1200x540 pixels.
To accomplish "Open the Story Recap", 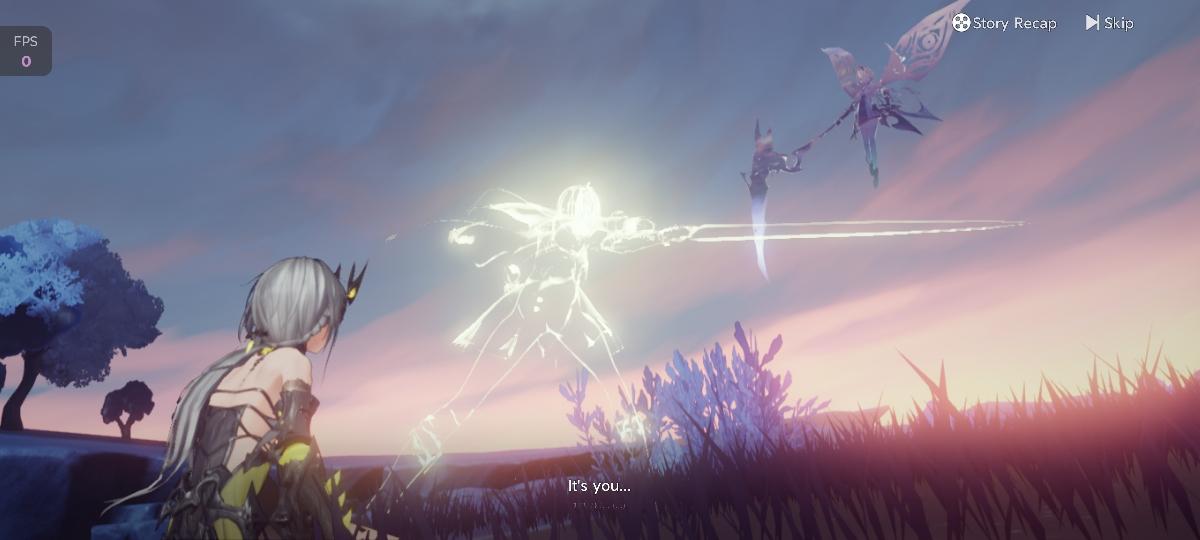I will [x=1004, y=23].
